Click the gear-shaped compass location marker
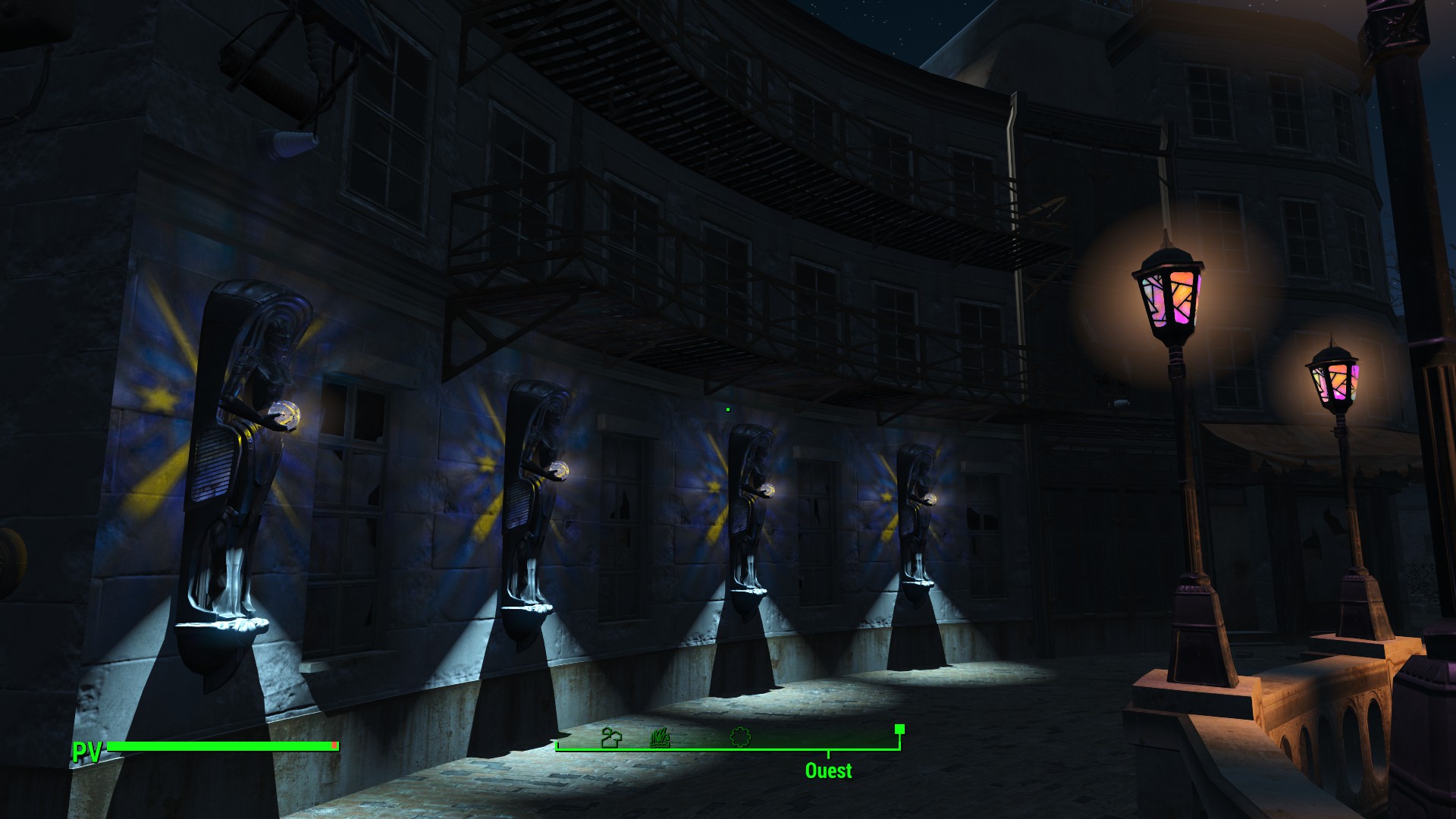 click(x=740, y=736)
